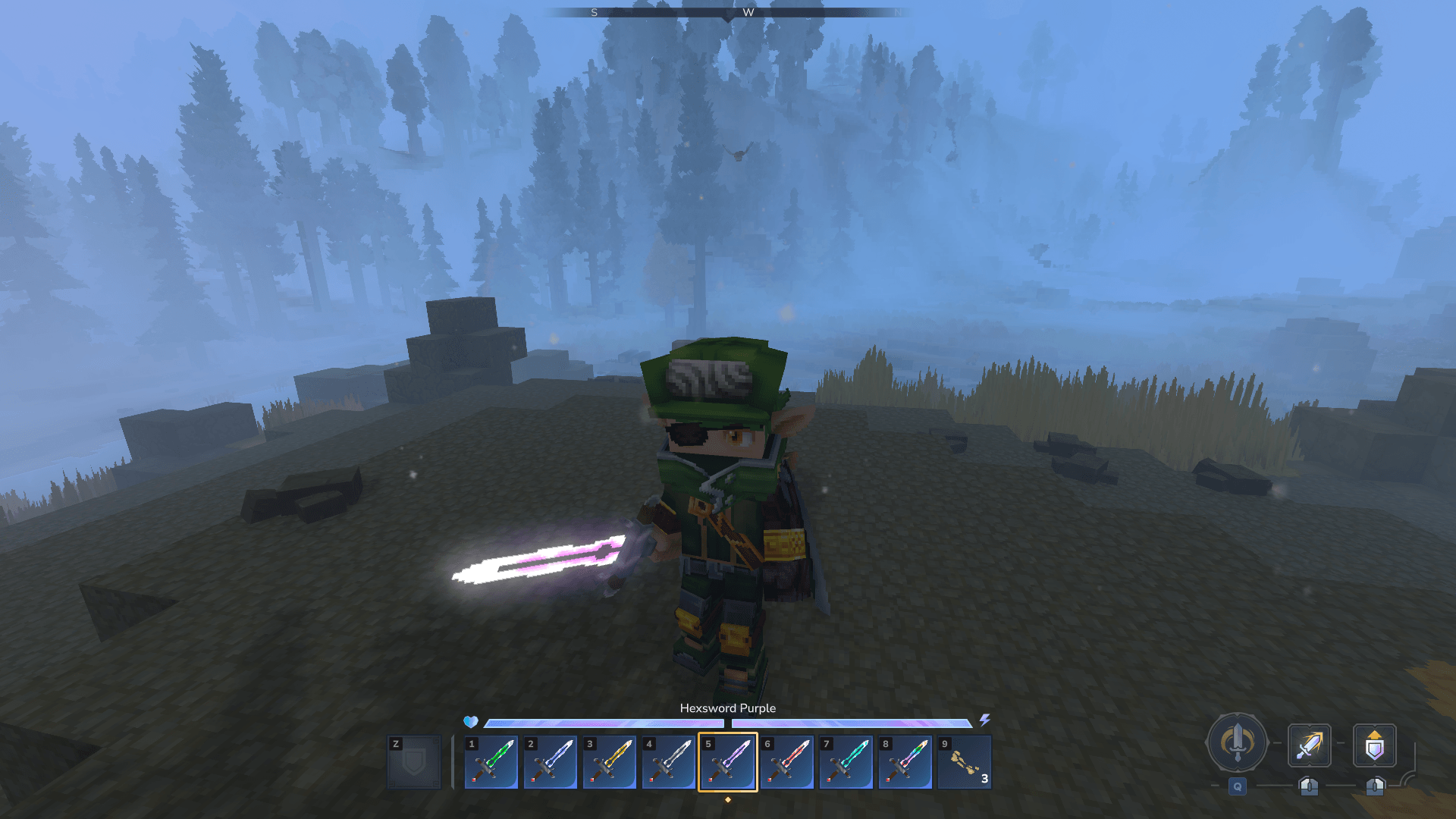
Task: Select the highlighted Hexsword Purple slot
Action: [727, 762]
